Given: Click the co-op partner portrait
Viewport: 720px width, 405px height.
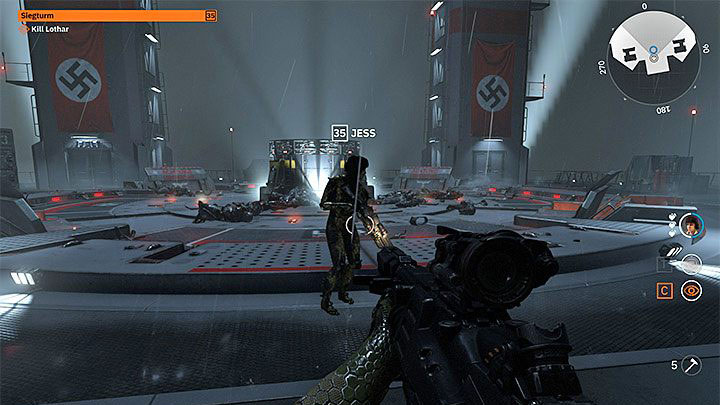Looking at the screenshot, I should 690,226.
